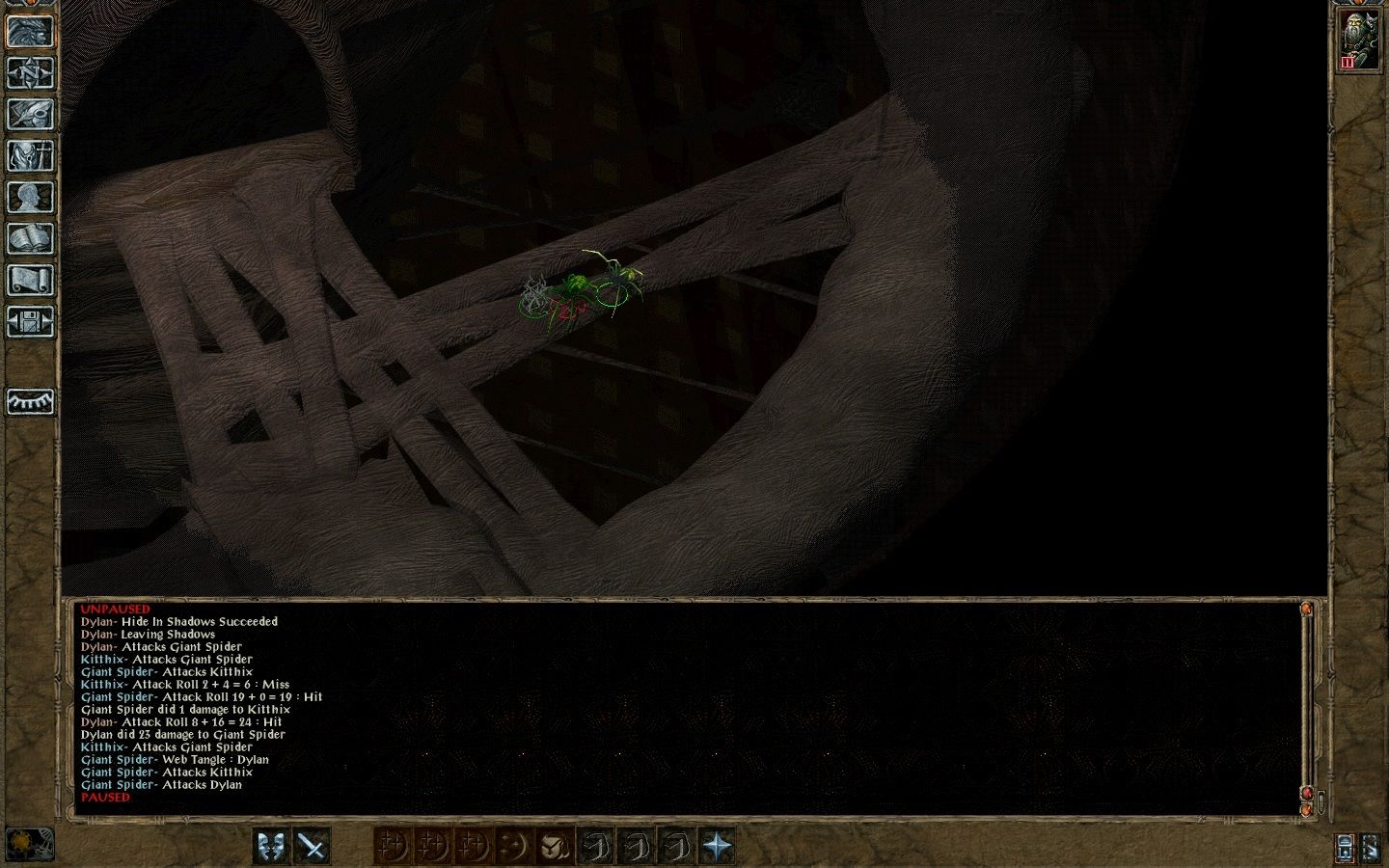1389x868 pixels.
Task: Click the dialog log scrollbar's top gem
Action: point(1307,610)
